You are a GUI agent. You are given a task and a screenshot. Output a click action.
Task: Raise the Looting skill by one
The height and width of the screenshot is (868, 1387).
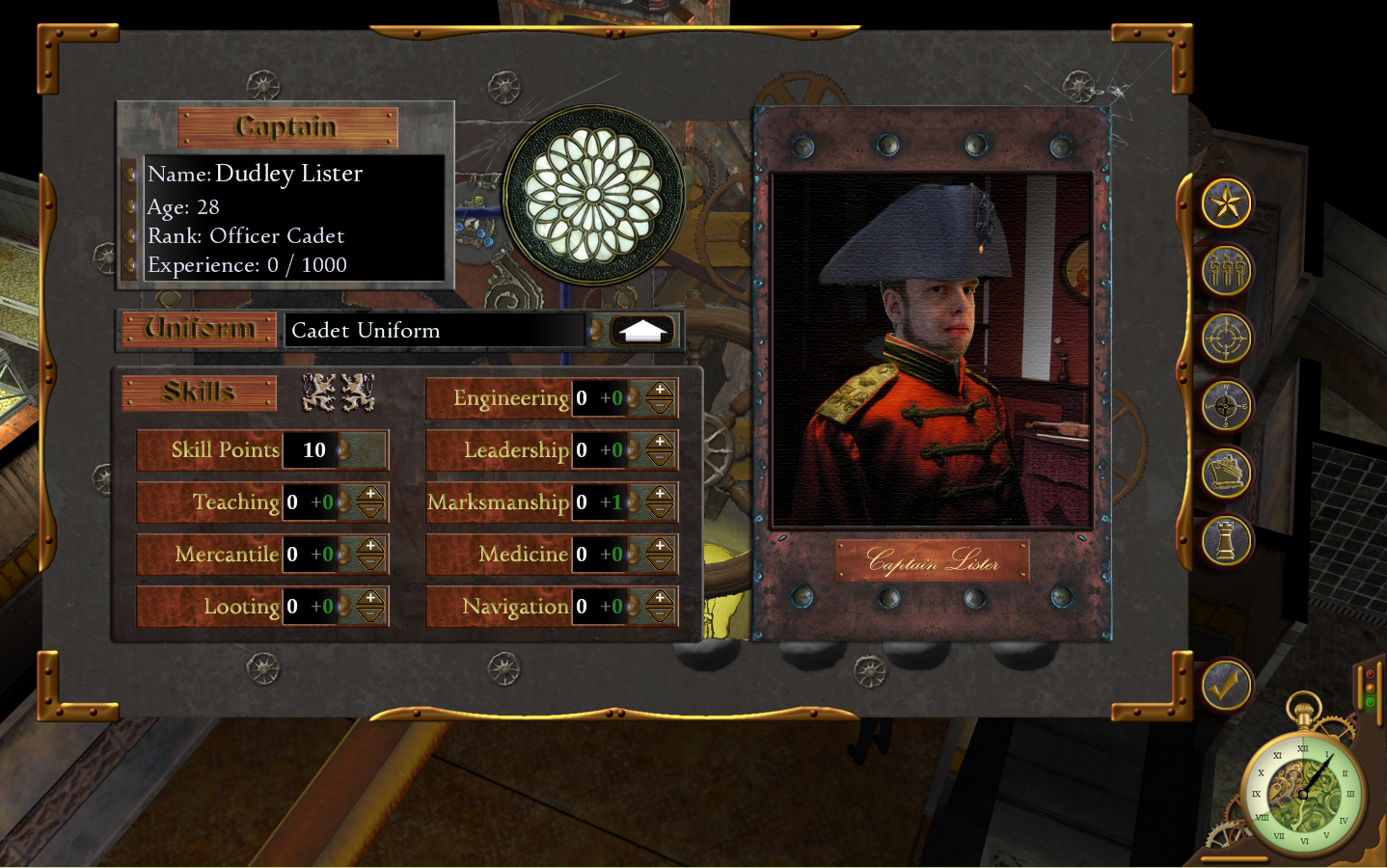click(370, 599)
